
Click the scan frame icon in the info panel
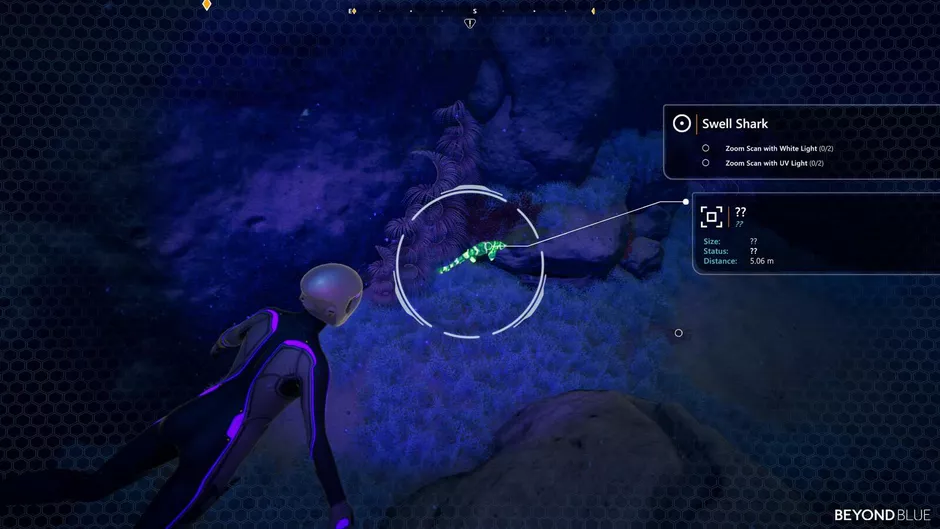click(711, 217)
